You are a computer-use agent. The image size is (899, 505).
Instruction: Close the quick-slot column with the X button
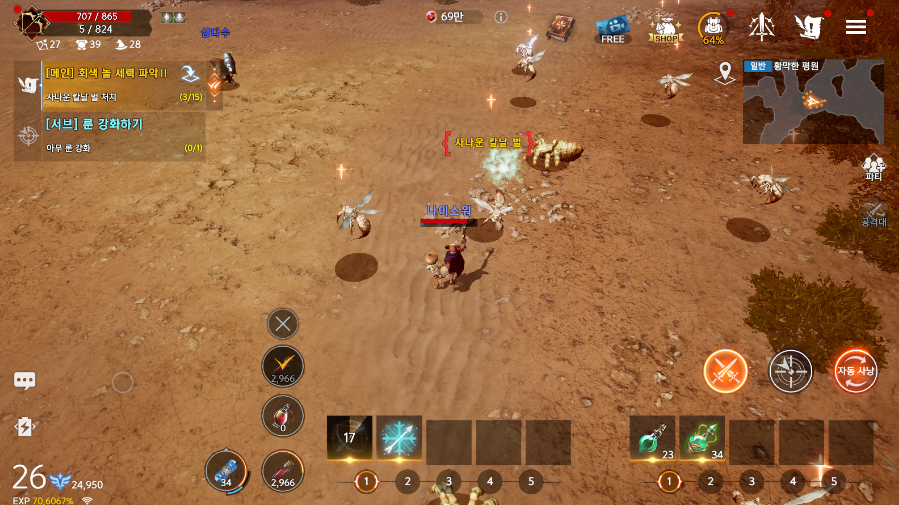(283, 323)
